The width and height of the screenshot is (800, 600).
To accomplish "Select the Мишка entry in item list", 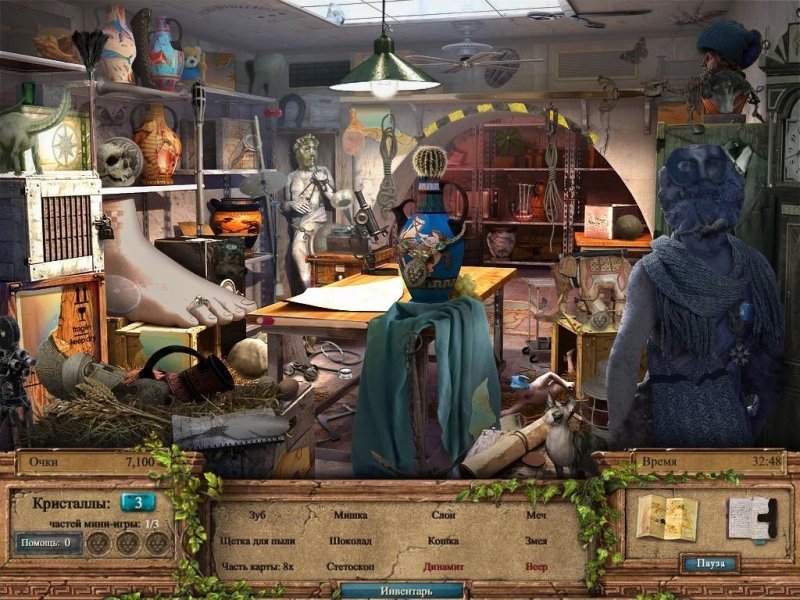I will point(348,515).
